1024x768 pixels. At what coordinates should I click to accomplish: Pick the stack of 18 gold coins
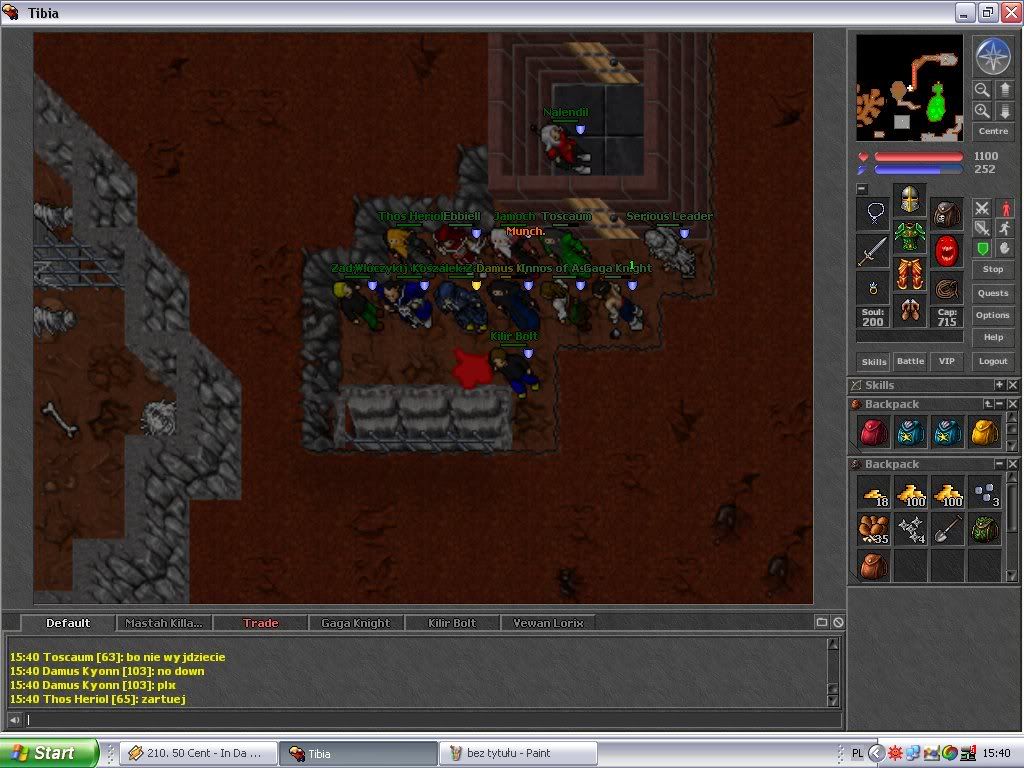click(x=873, y=492)
